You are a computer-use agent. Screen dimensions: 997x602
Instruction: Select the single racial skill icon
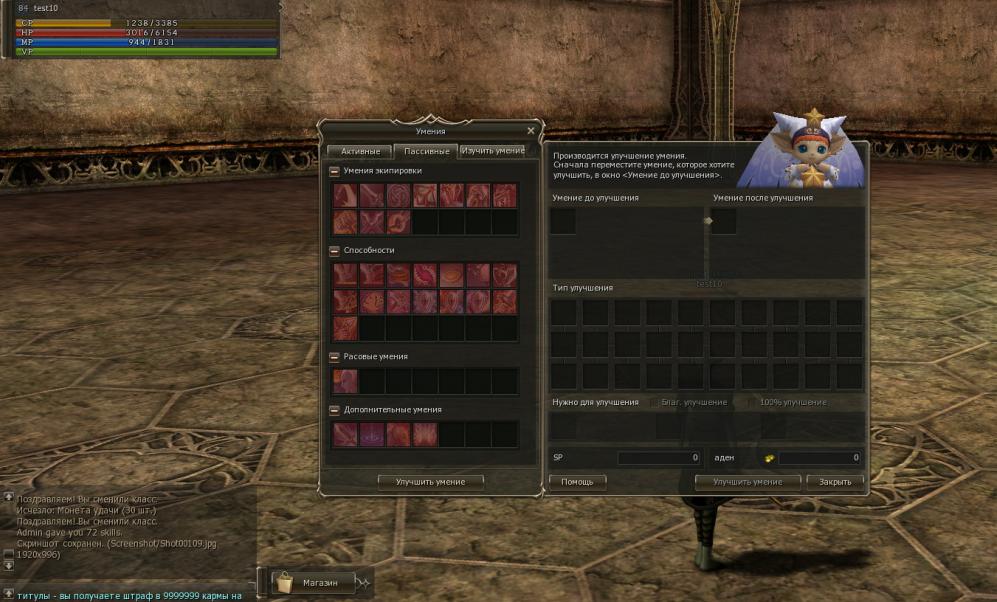(x=345, y=381)
